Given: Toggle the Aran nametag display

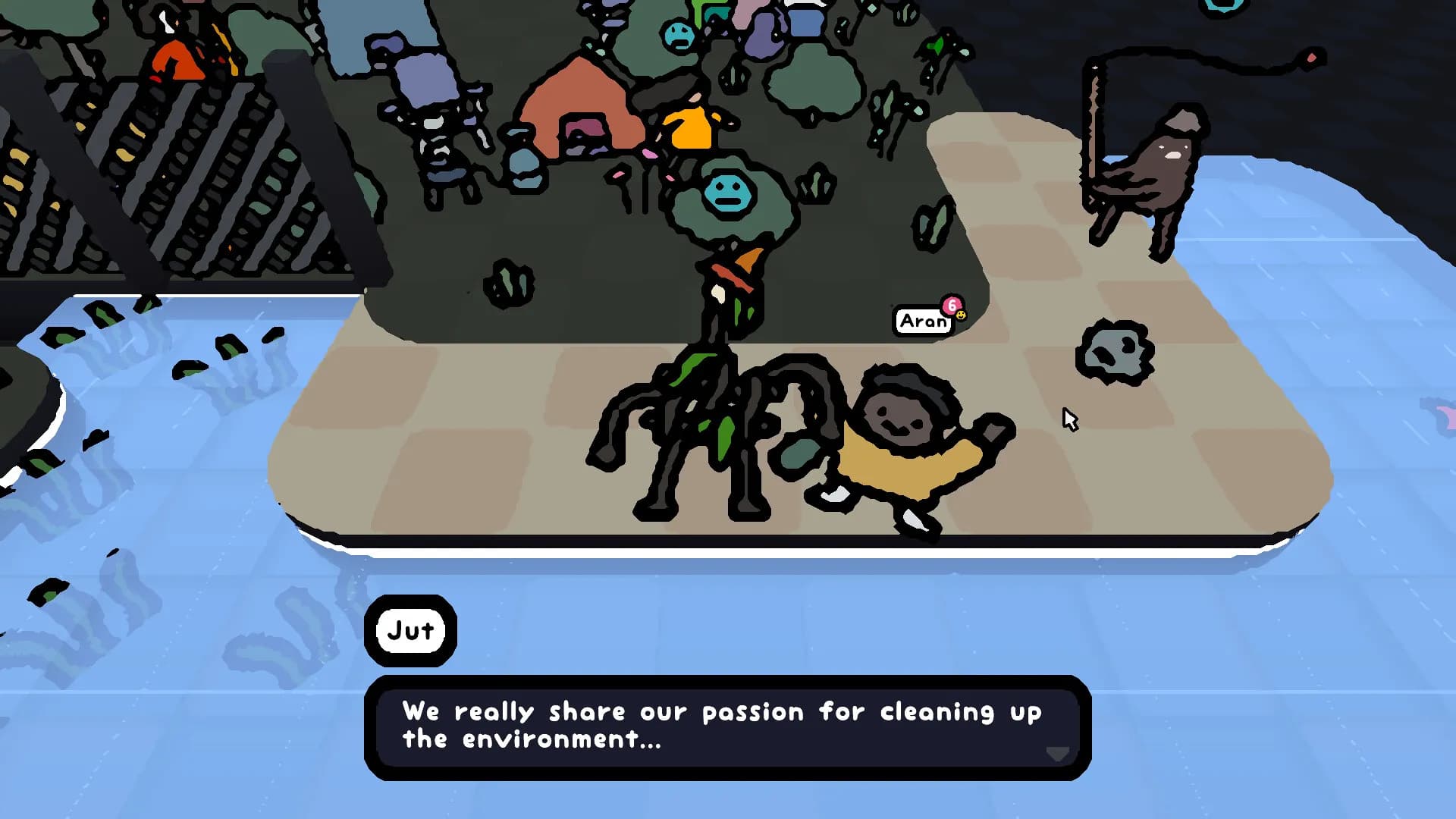Looking at the screenshot, I should click(x=922, y=319).
